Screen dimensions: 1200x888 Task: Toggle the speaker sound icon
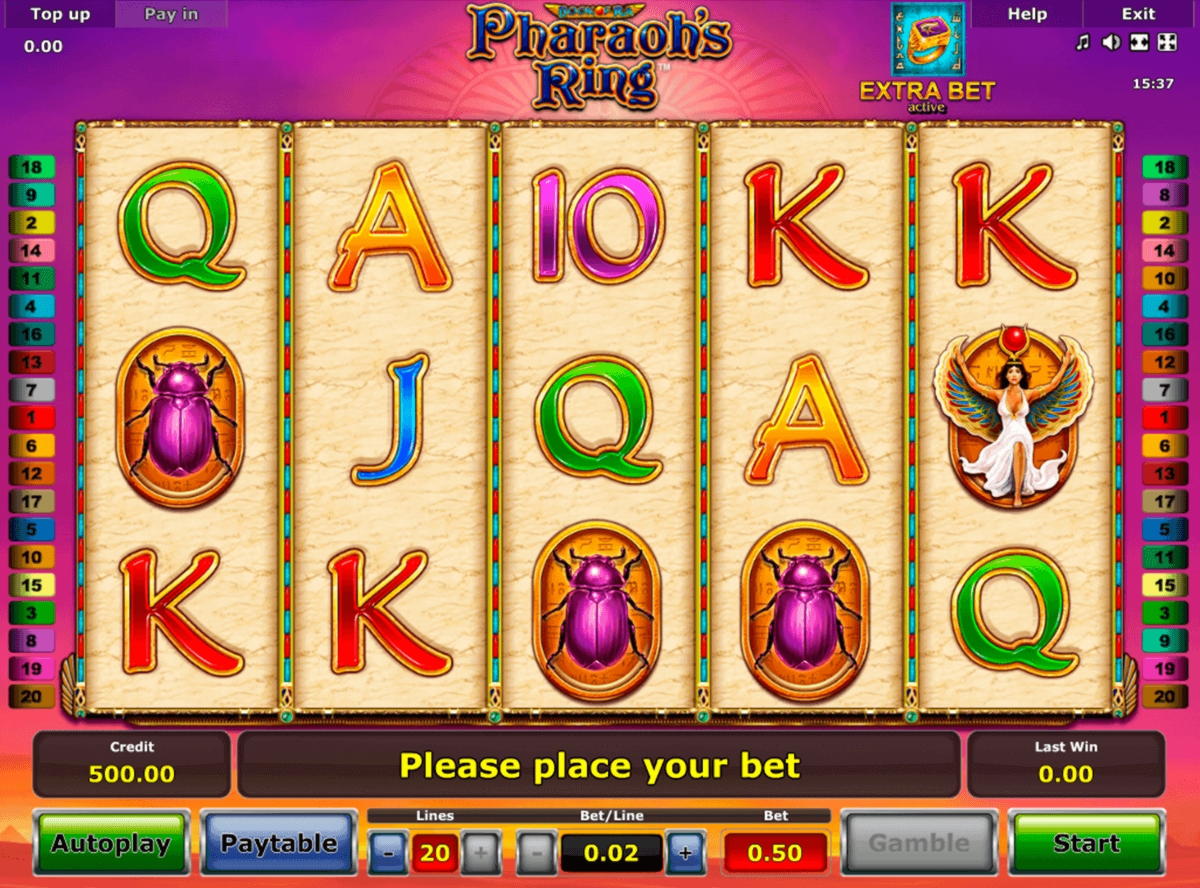[1110, 42]
